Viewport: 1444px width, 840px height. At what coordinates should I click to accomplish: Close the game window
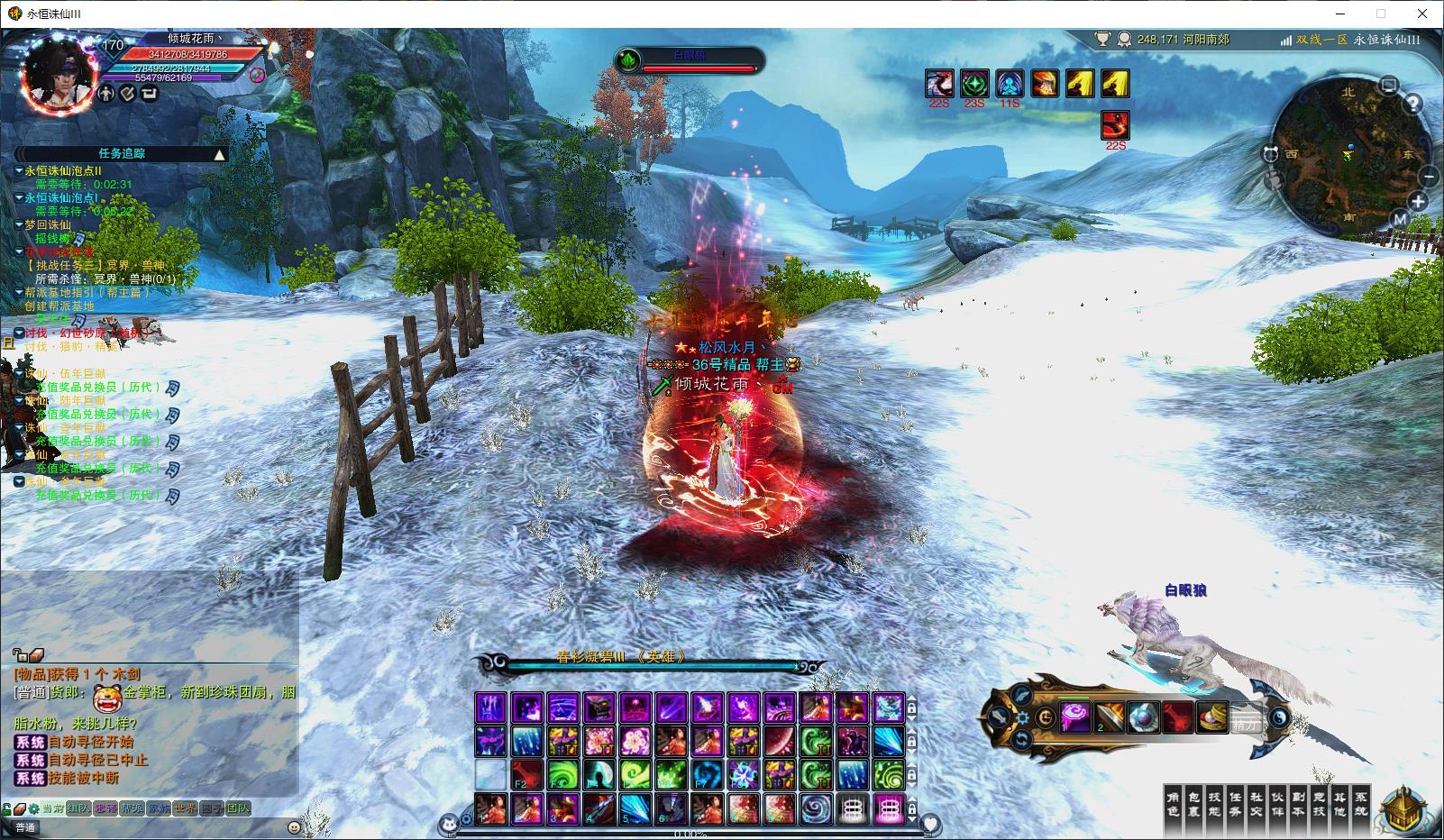(1423, 14)
